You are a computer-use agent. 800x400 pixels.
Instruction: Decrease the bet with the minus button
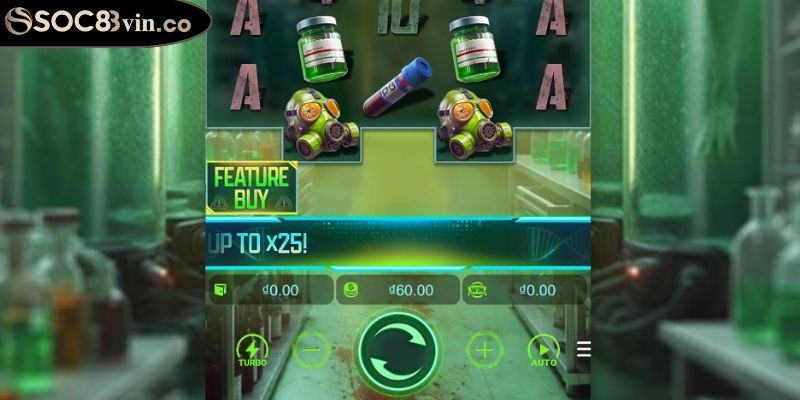tap(312, 350)
